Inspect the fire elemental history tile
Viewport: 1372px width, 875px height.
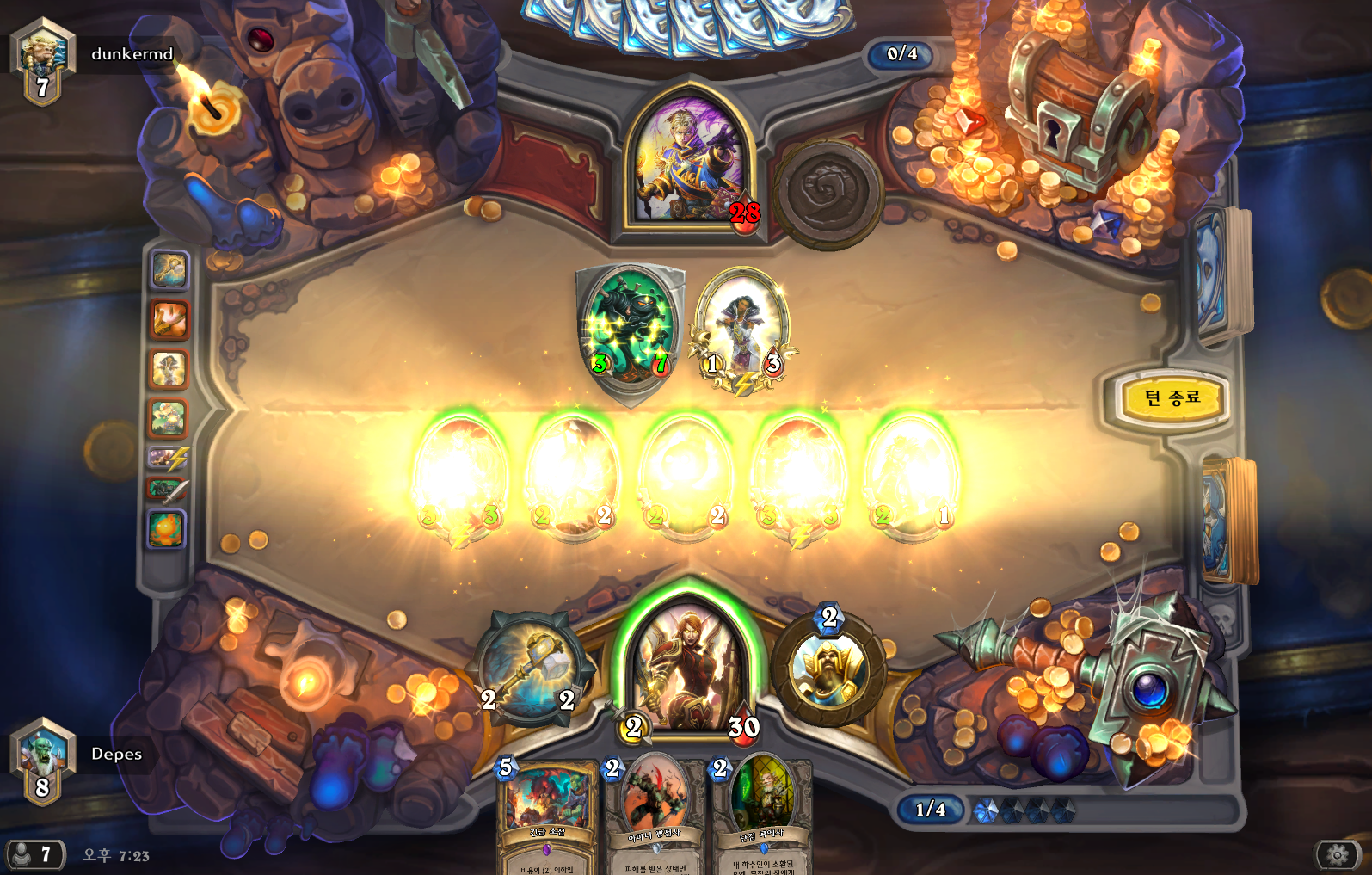tap(168, 529)
